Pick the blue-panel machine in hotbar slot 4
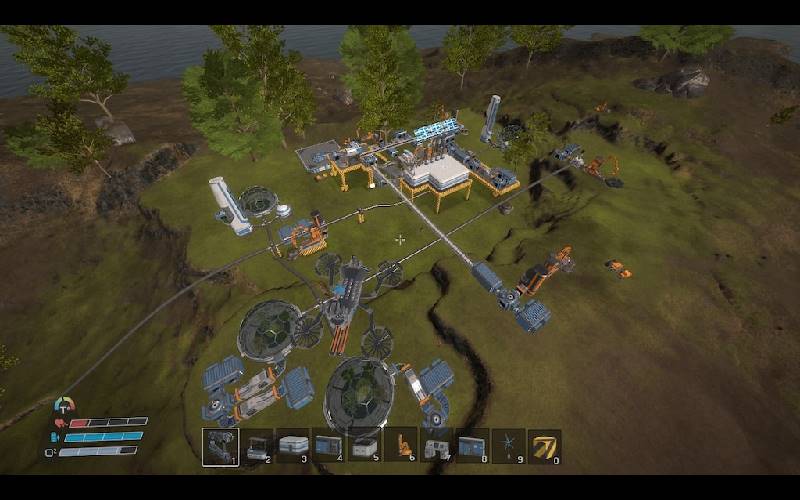Image resolution: width=800 pixels, height=500 pixels. [328, 446]
